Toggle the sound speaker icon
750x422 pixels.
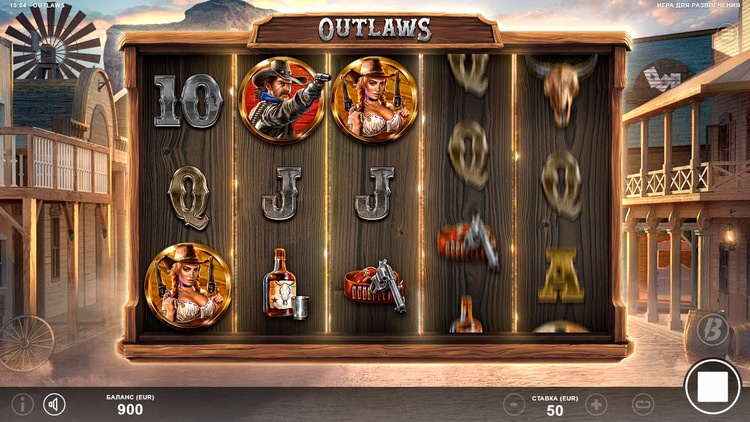click(54, 404)
